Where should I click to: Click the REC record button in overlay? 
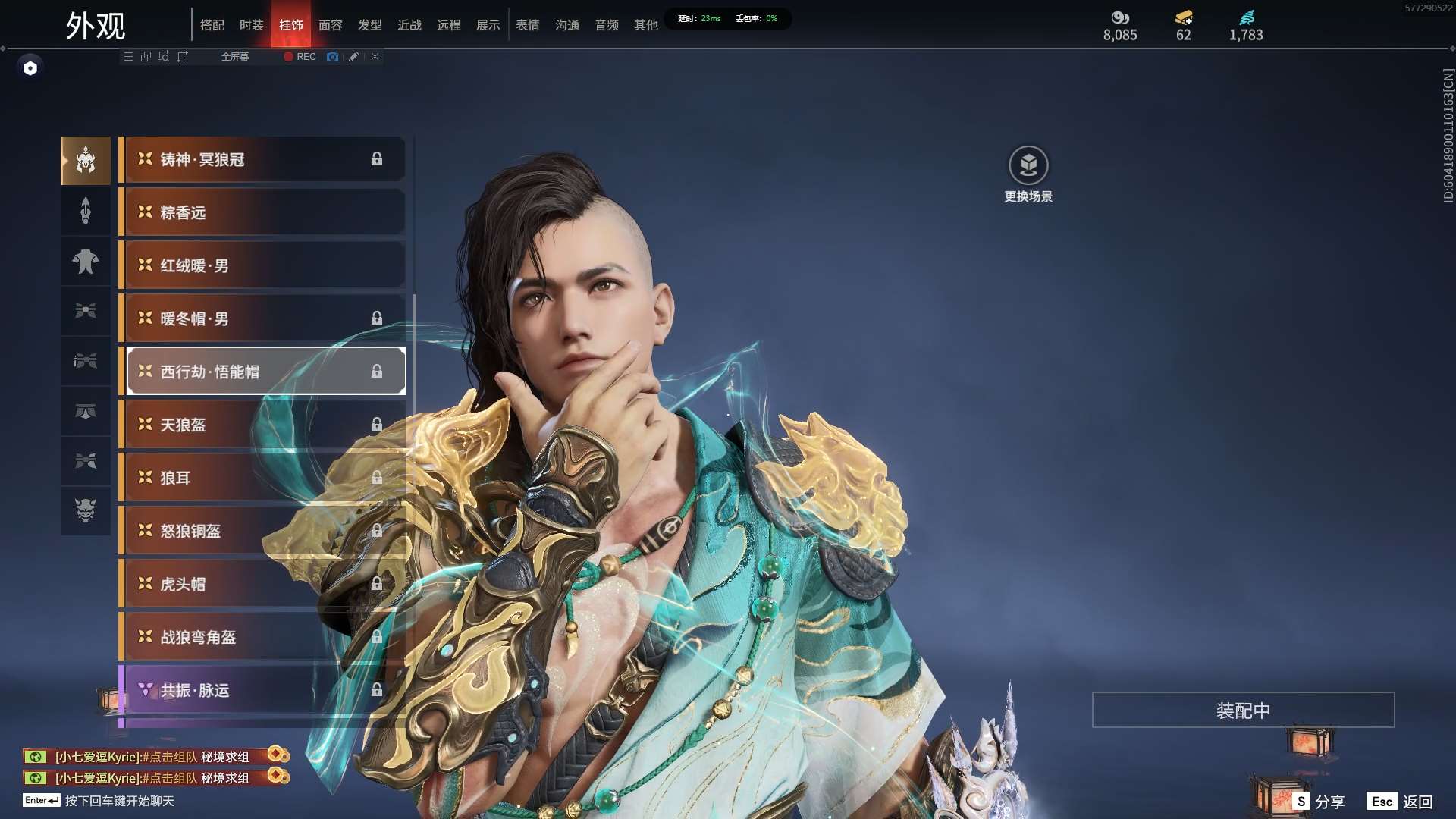tap(300, 57)
